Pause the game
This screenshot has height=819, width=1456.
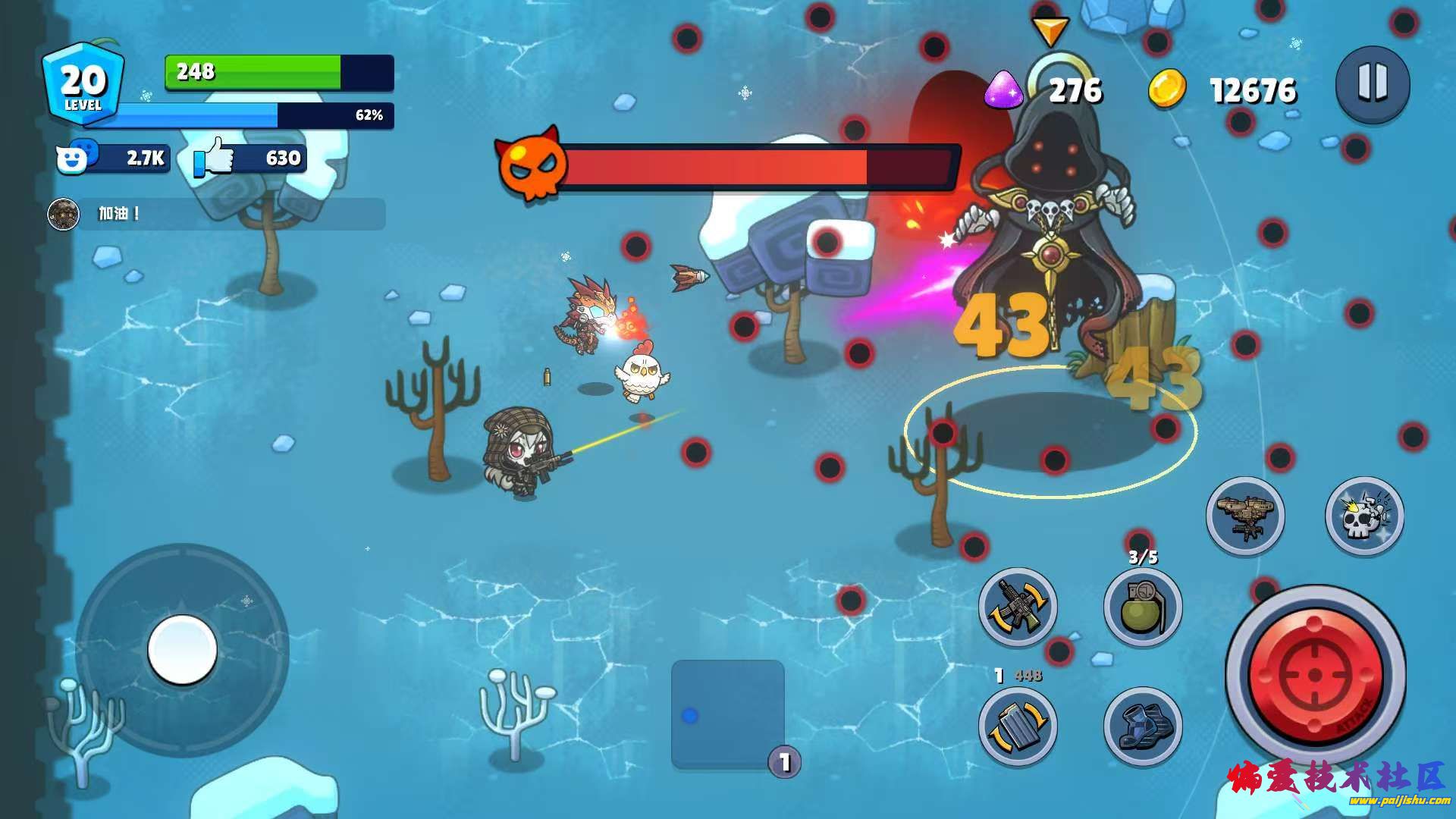pyautogui.click(x=1372, y=83)
